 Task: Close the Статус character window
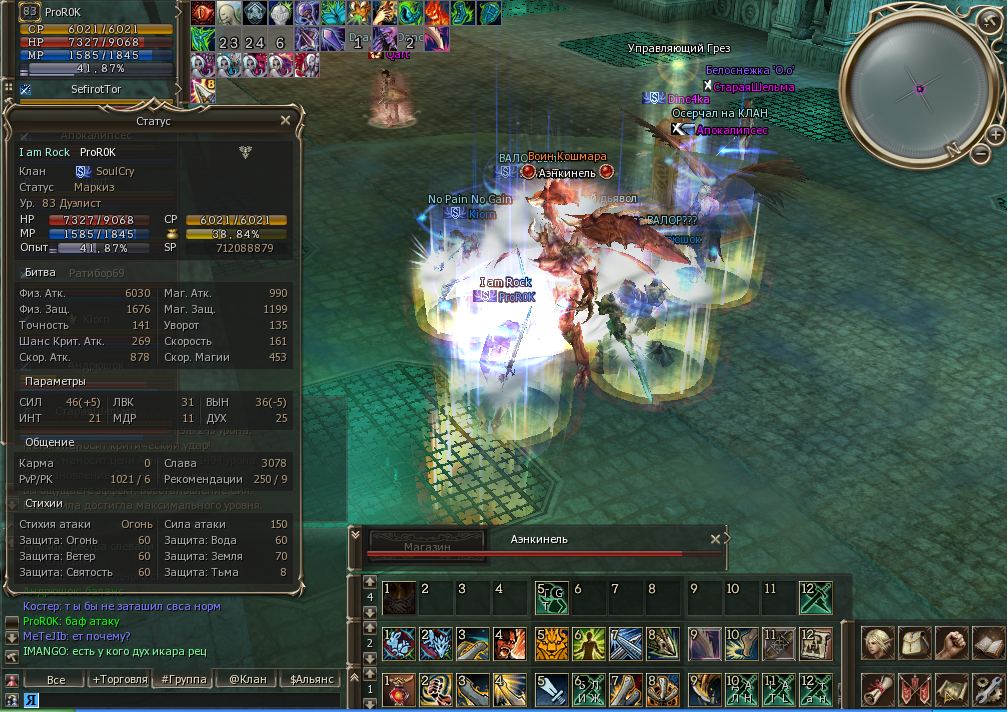coord(285,120)
